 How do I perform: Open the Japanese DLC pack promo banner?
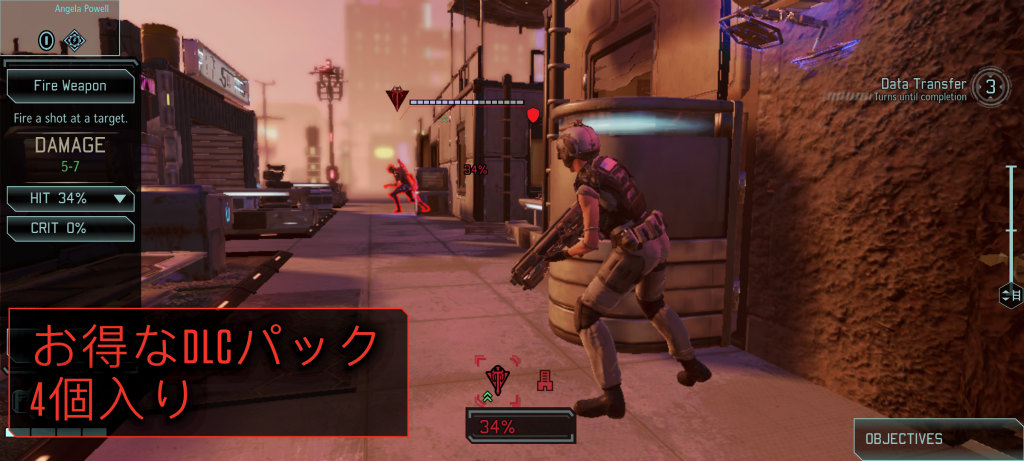point(208,372)
